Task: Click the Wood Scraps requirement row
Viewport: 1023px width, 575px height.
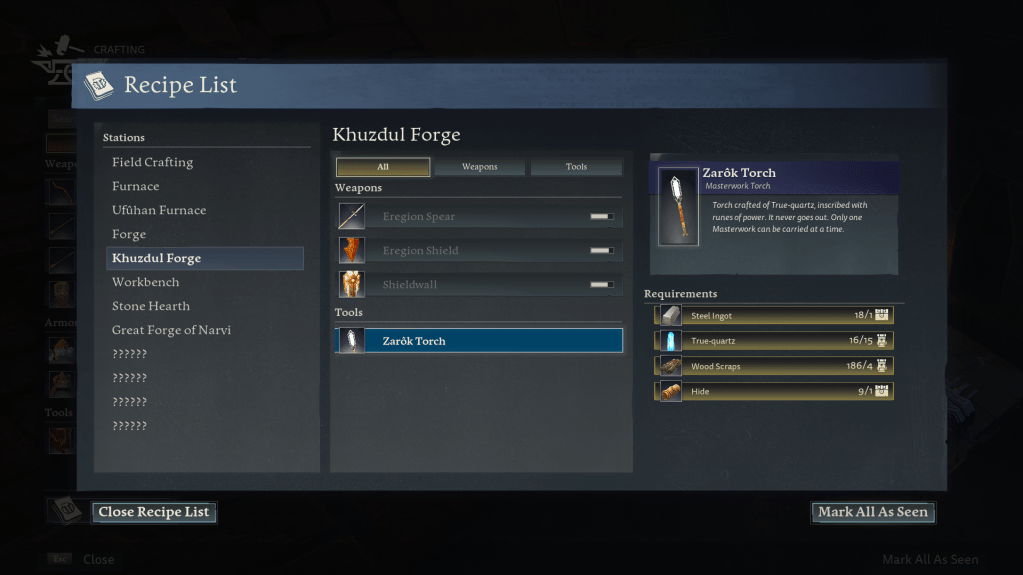Action: [774, 366]
